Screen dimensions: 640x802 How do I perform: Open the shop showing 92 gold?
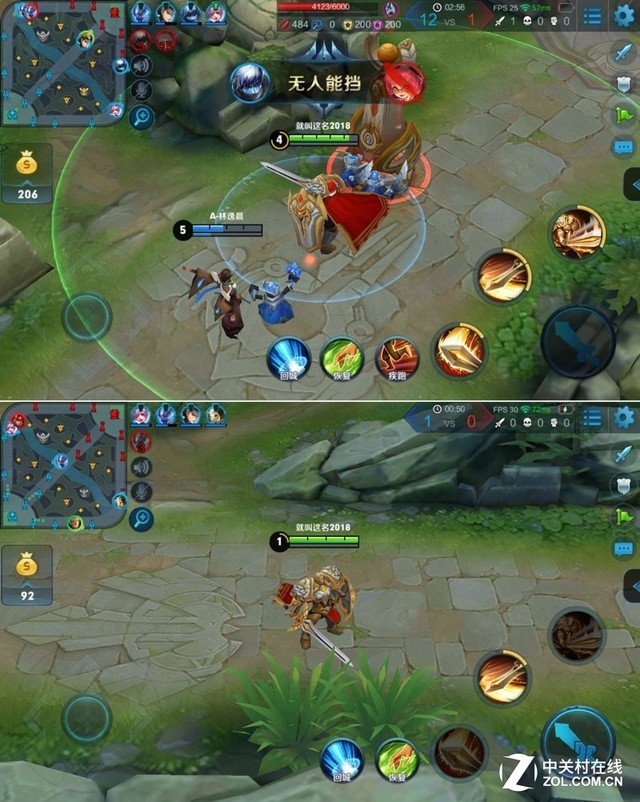point(27,575)
